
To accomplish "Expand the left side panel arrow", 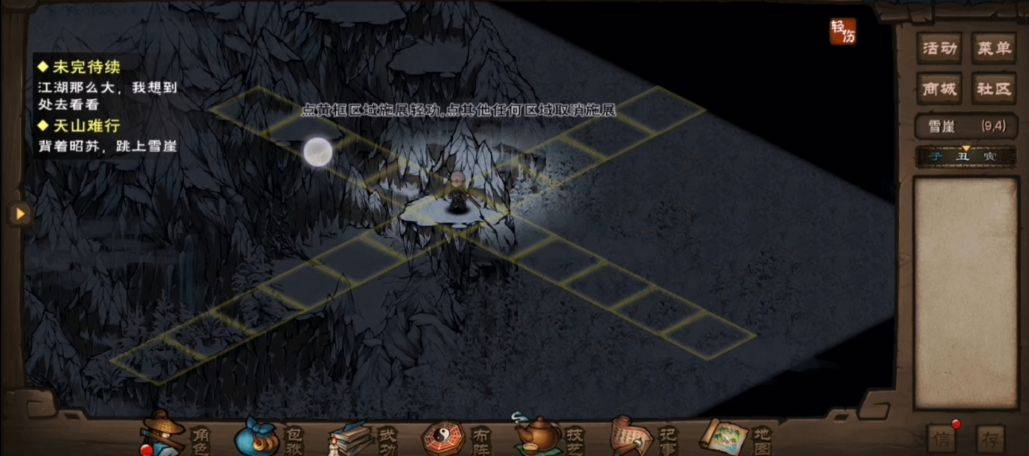I will coord(17,213).
